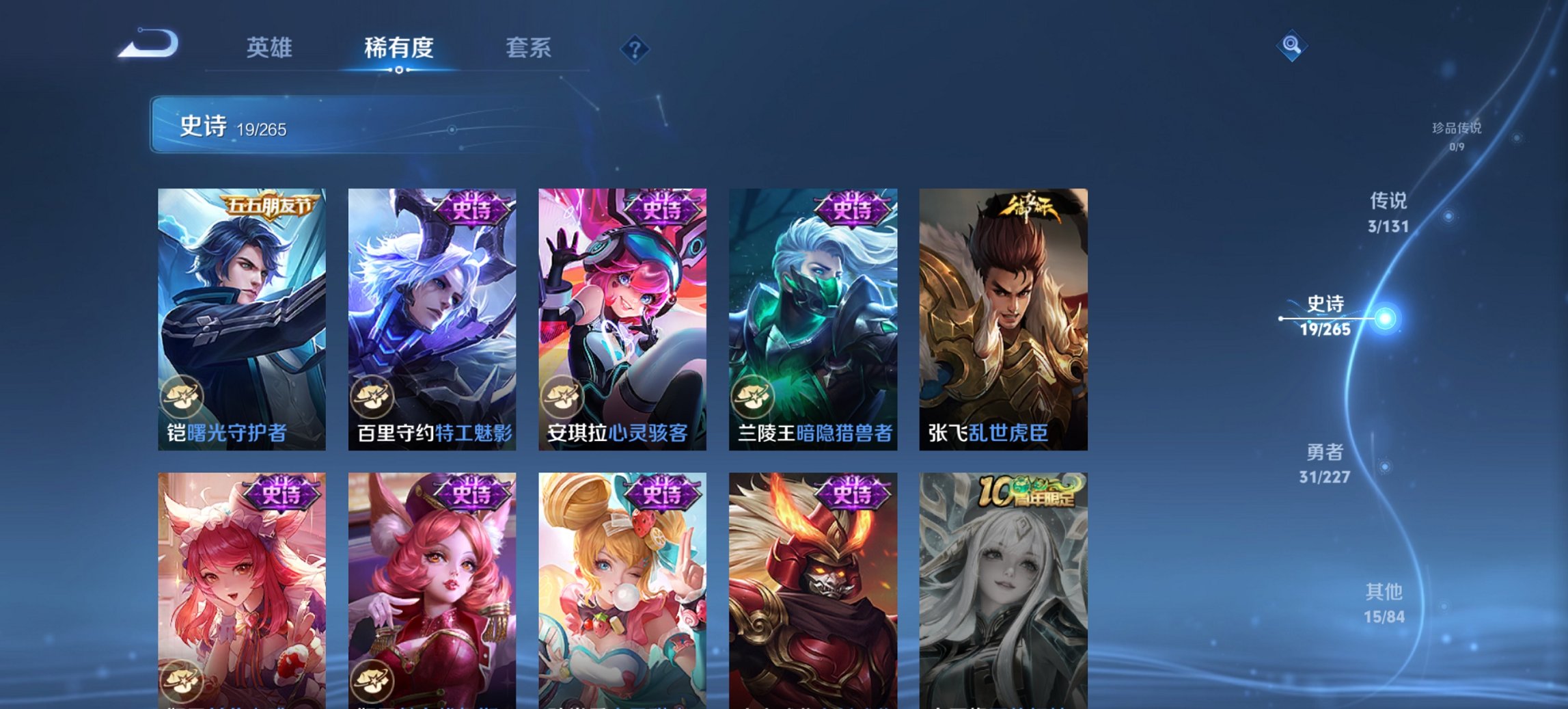
Task: Switch to the 套系 tab
Action: [x=528, y=48]
